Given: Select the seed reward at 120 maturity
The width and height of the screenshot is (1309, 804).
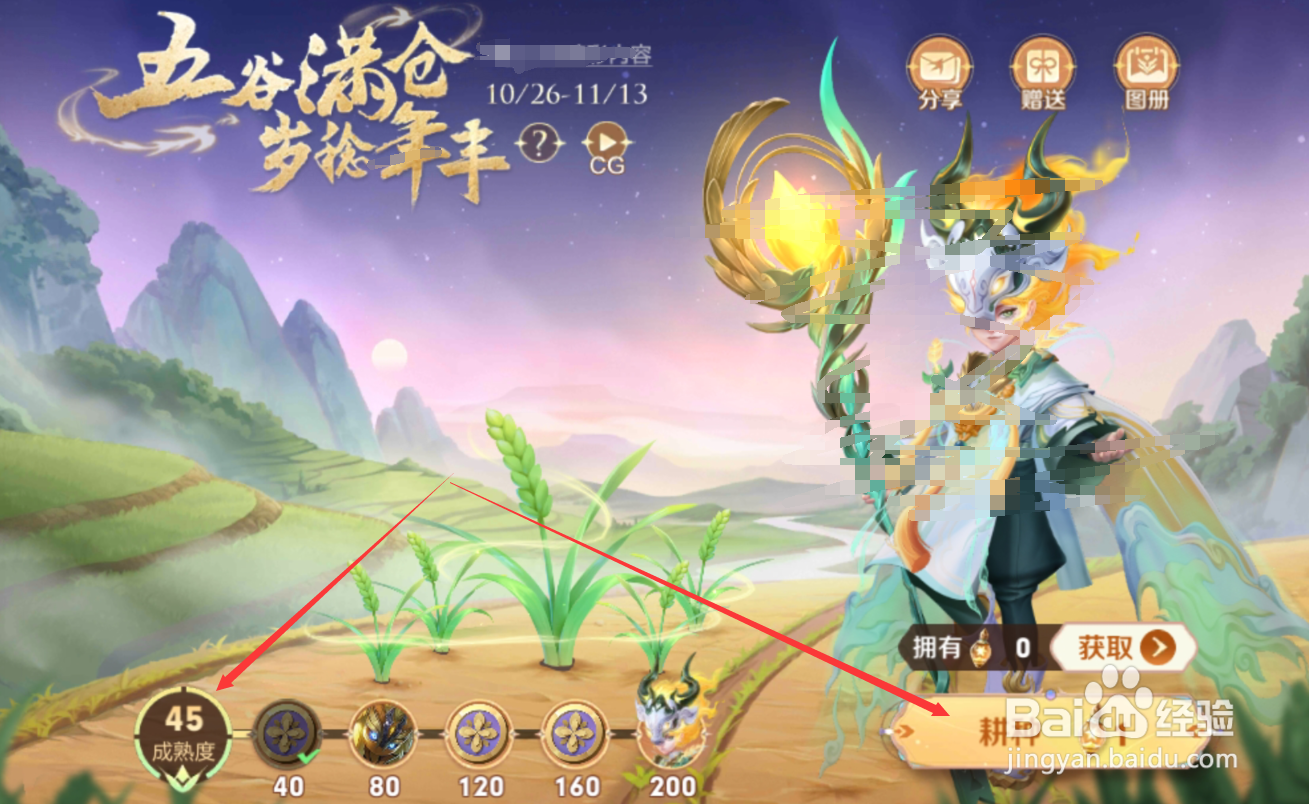Looking at the screenshot, I should [x=478, y=732].
